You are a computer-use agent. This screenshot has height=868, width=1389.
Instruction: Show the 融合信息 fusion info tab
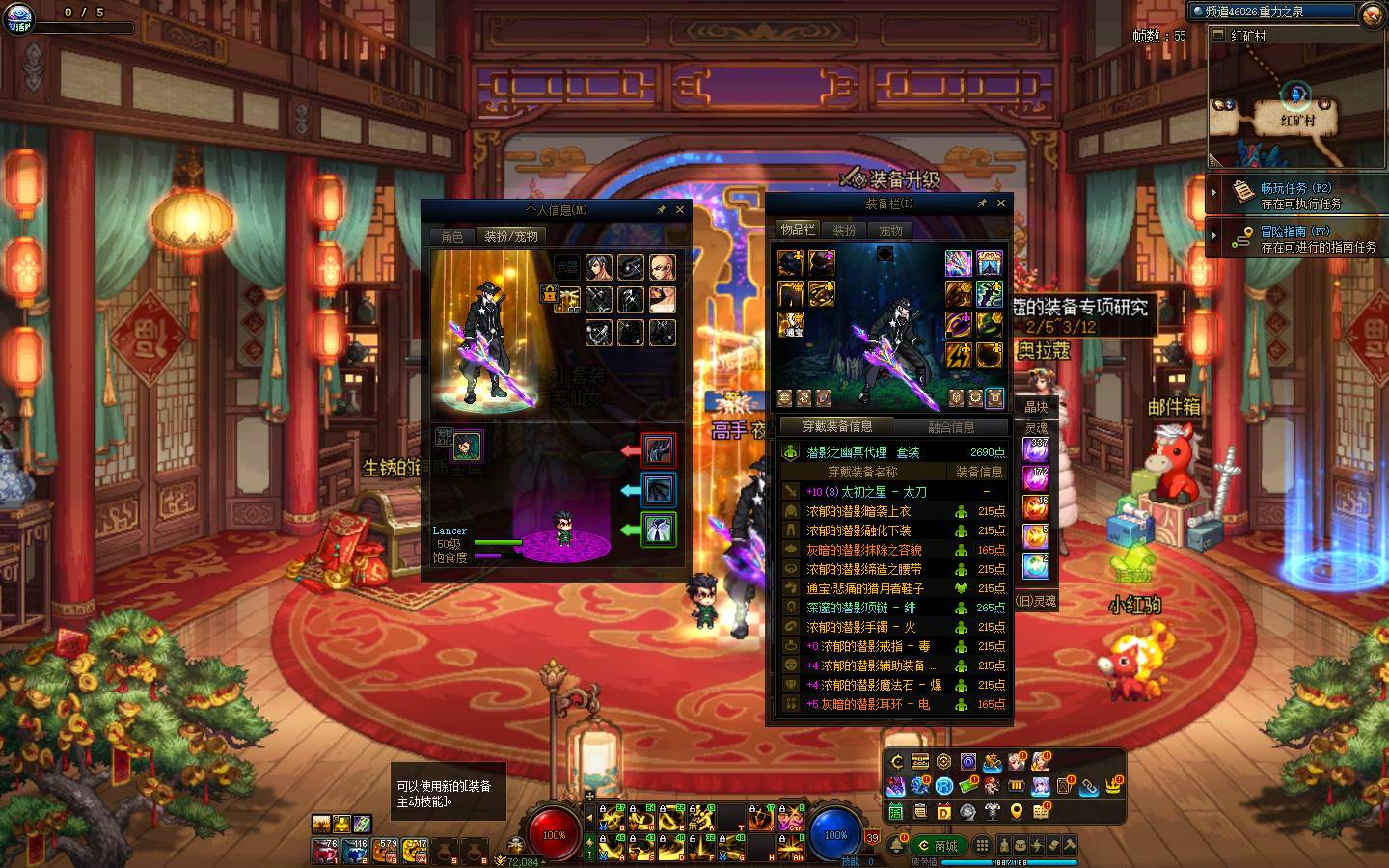point(951,426)
